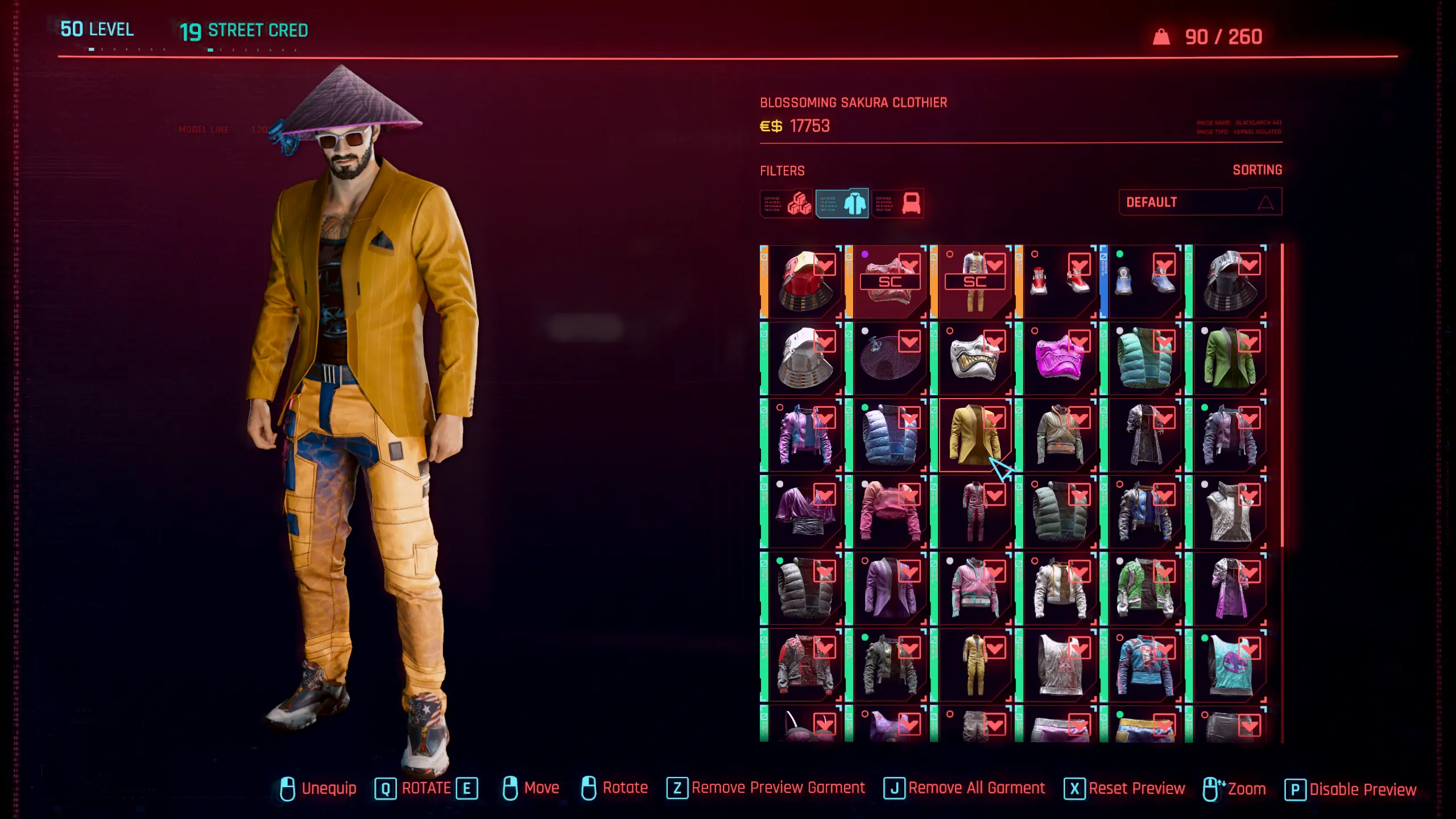This screenshot has height=819, width=1456.
Task: Expand the options arrow on the teal puffer vest
Action: tap(1164, 341)
